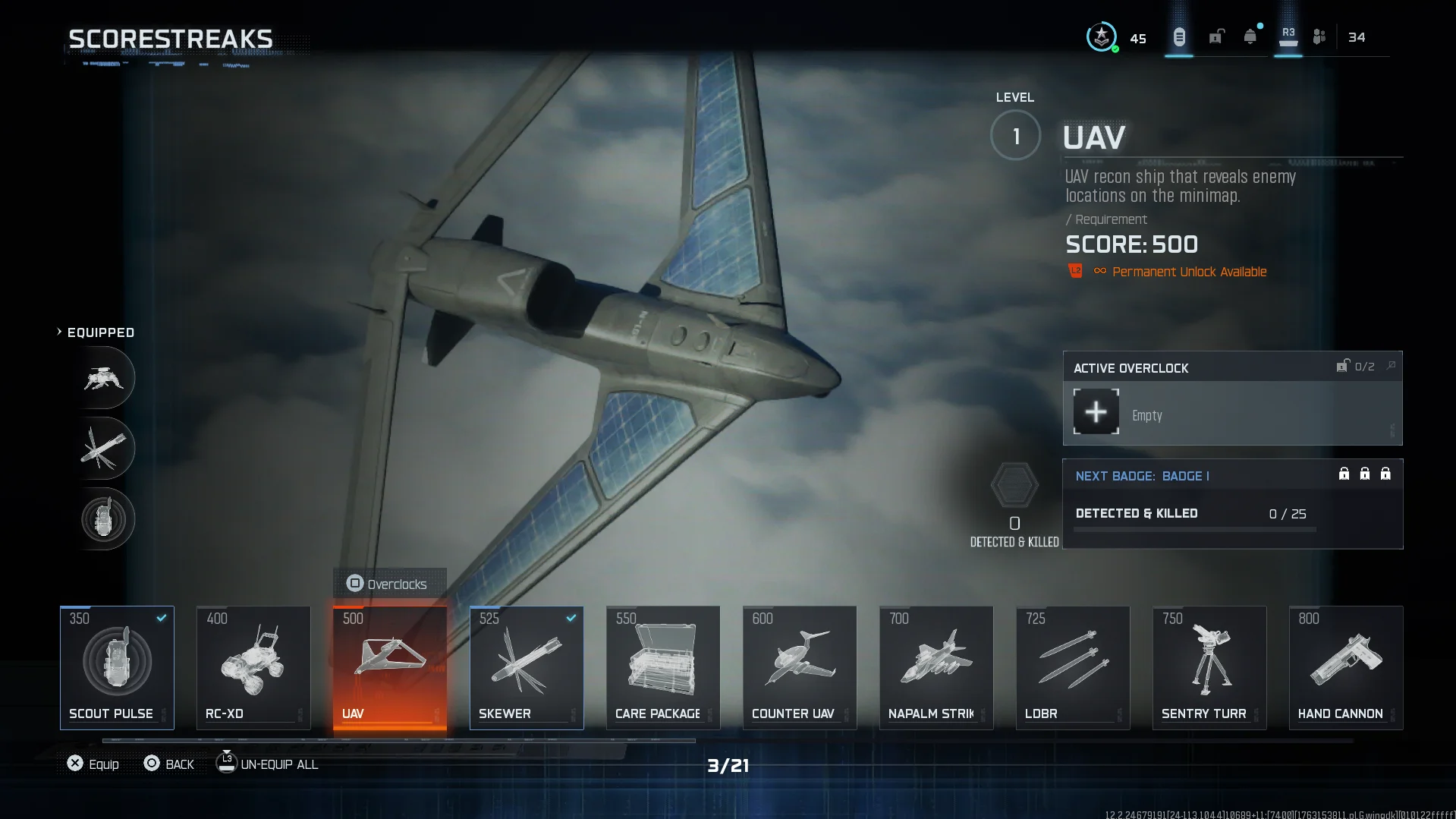Select the equipped Skewer slot
The width and height of the screenshot is (1456, 819).
(x=104, y=448)
